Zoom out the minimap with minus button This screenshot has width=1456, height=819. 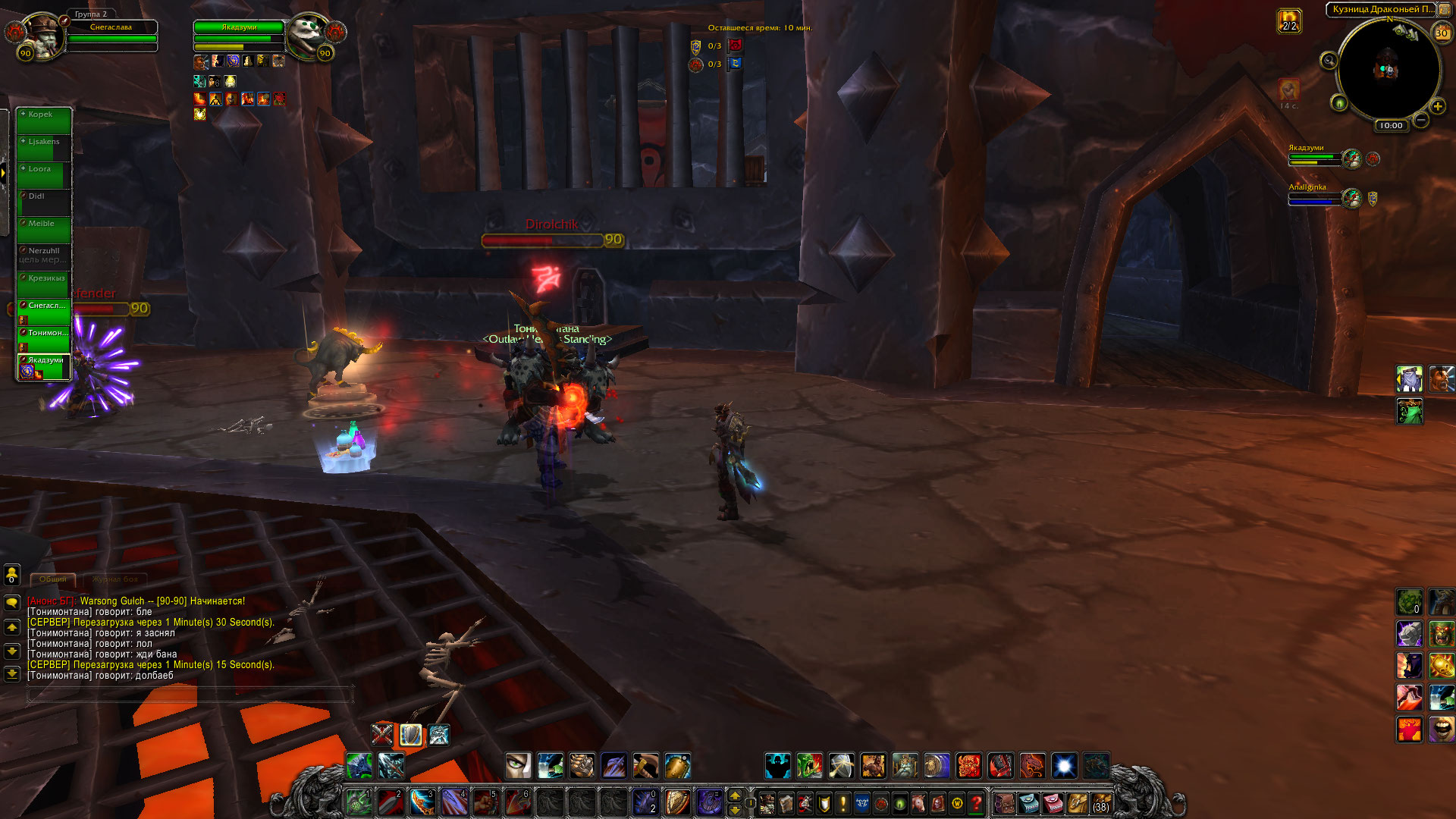click(1421, 120)
